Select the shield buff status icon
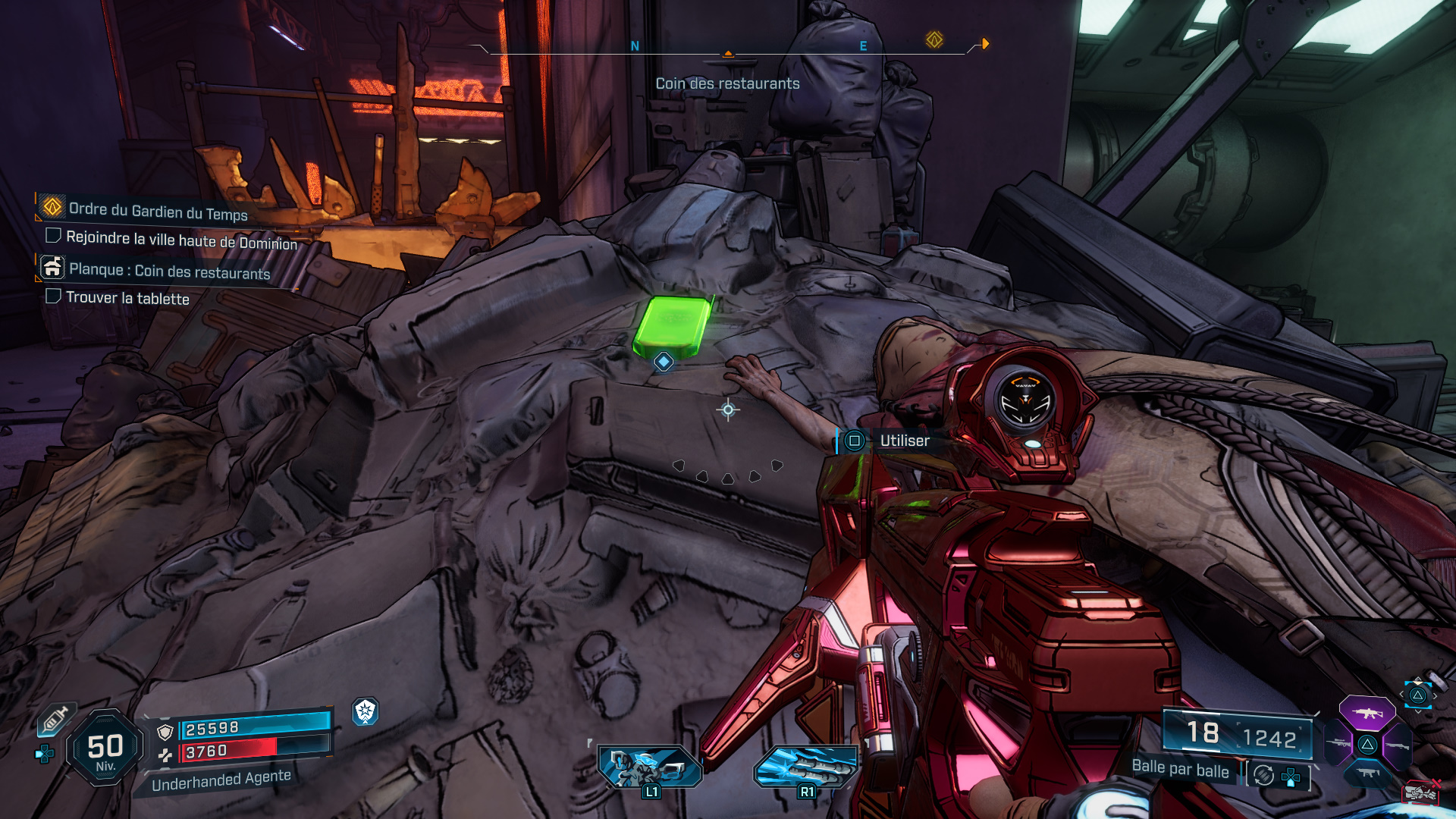1456x819 pixels. point(366,711)
